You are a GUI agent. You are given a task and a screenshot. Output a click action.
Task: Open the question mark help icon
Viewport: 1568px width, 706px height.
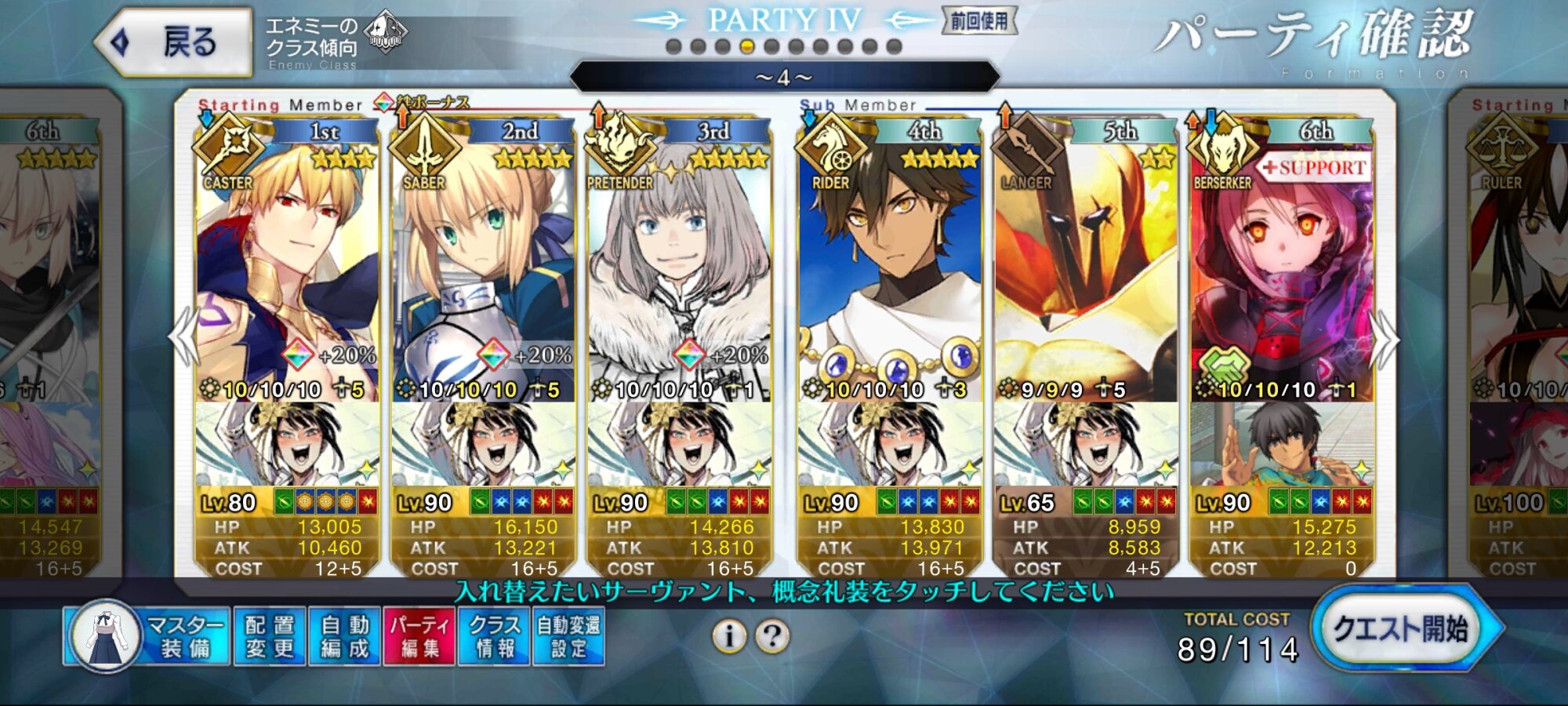click(772, 636)
